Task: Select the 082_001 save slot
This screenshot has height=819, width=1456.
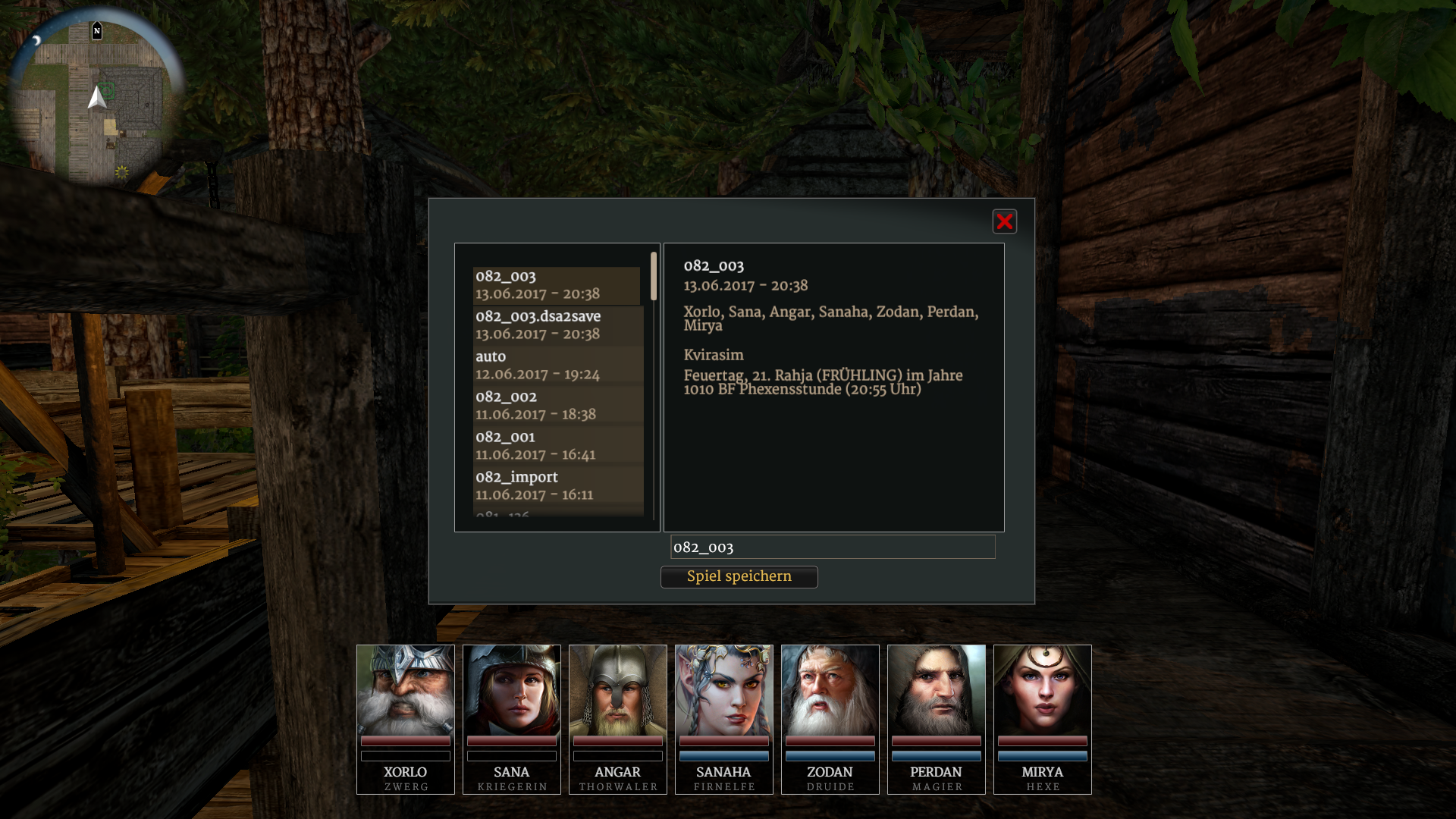Action: tap(557, 446)
